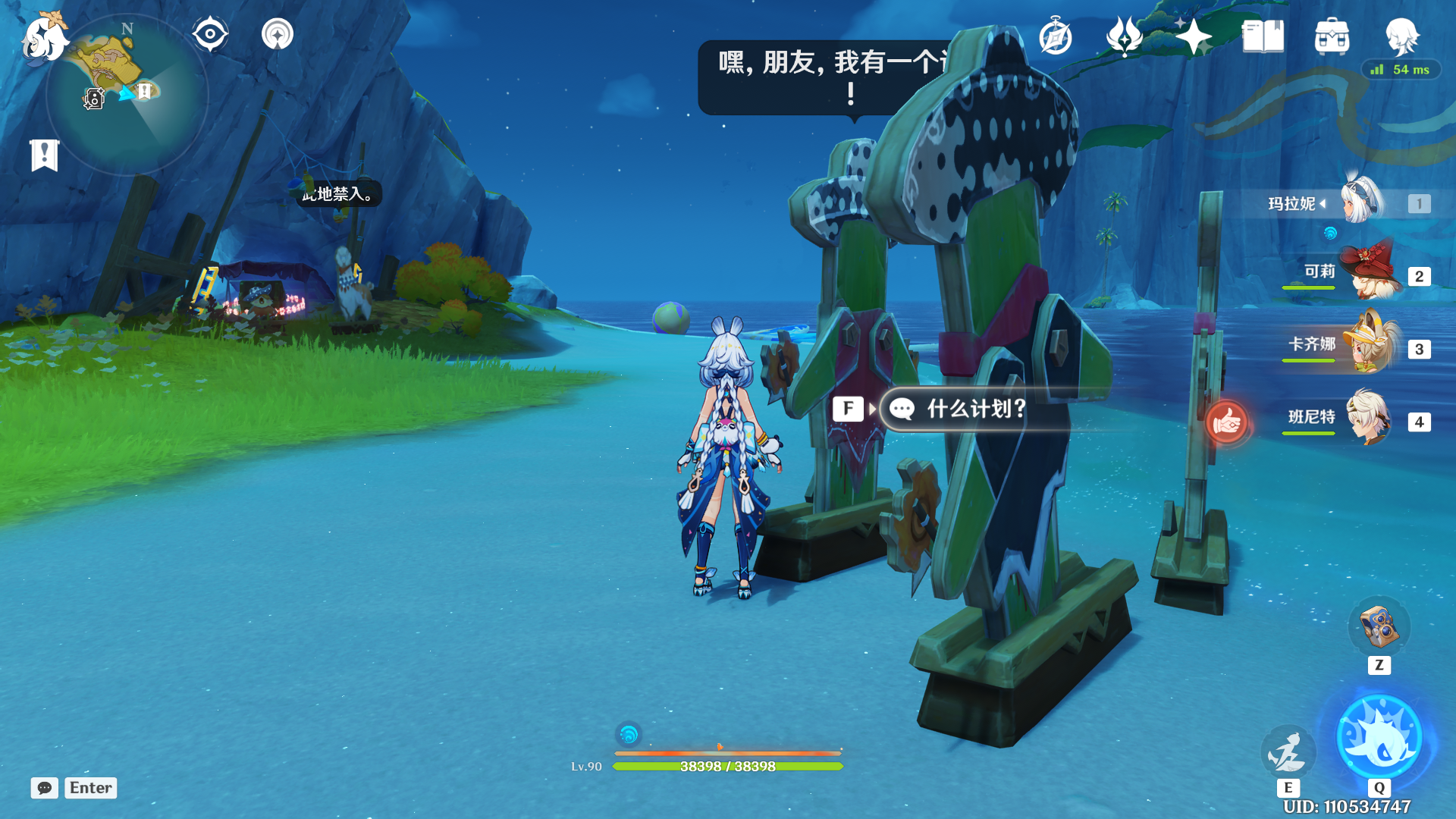Screen dimensions: 1456x819
Task: Click the eye-shaped icon beside the minimap
Action: 210,35
